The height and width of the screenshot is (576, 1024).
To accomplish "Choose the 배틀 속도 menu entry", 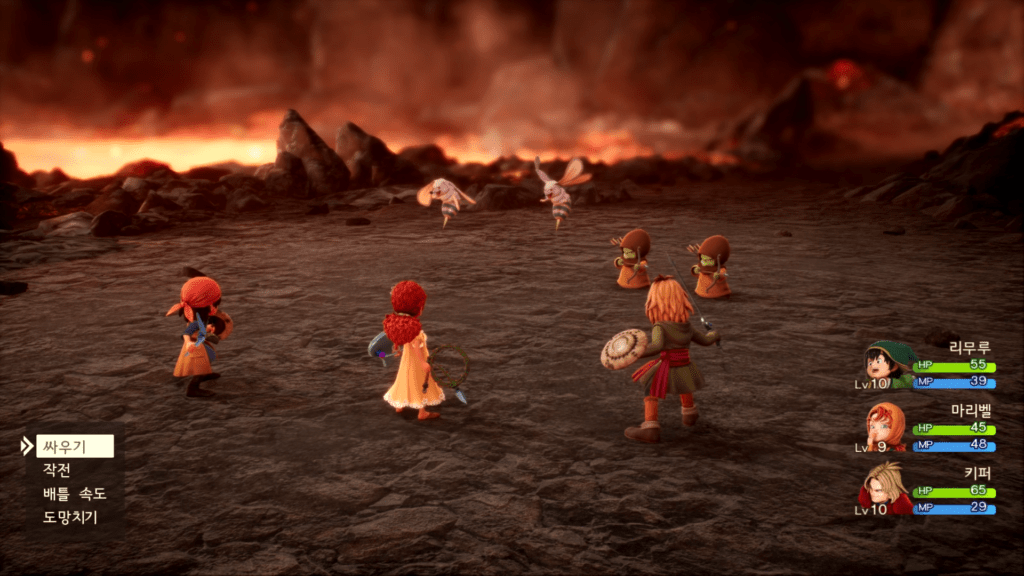I will click(74, 494).
